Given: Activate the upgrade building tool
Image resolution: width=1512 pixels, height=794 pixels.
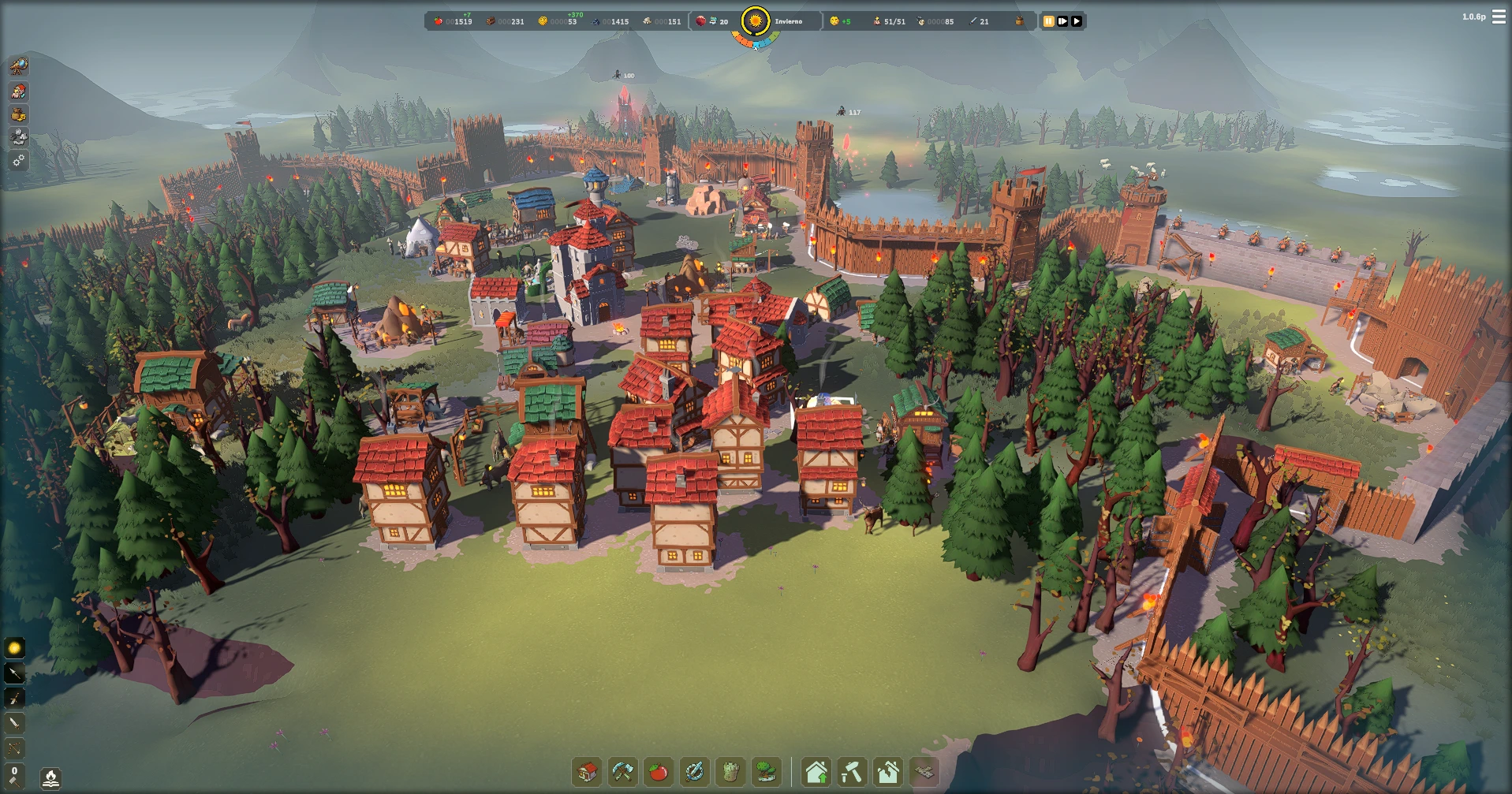Looking at the screenshot, I should pos(816,771).
